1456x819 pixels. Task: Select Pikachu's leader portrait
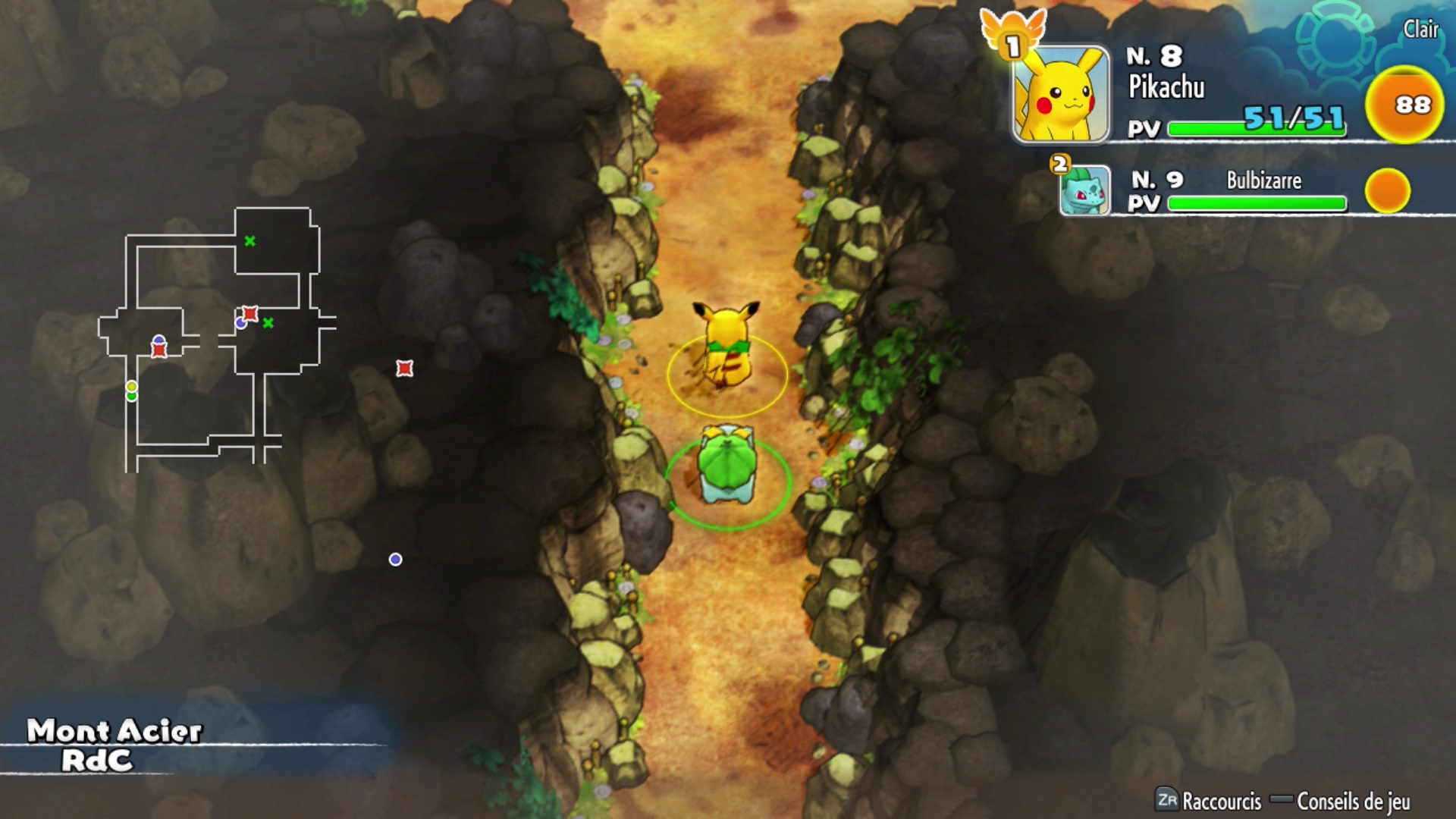(x=1061, y=94)
